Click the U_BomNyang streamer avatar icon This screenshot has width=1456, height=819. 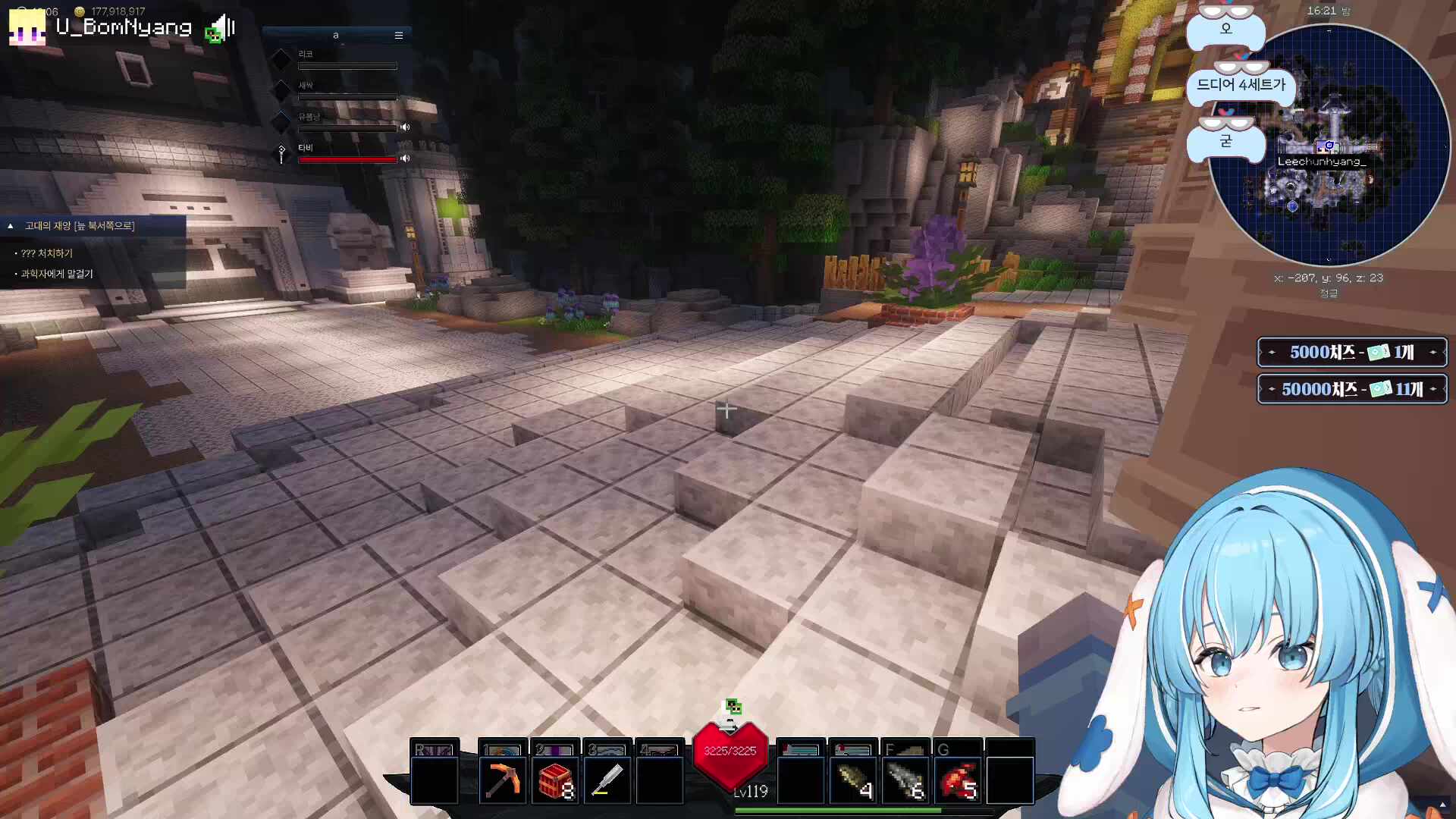pos(28,27)
